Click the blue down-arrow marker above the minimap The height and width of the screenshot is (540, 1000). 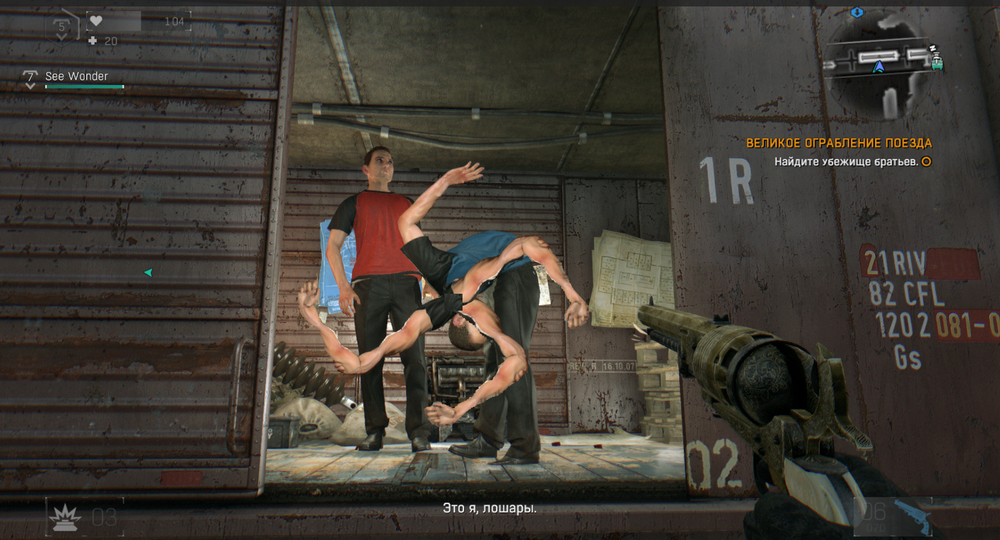(857, 12)
